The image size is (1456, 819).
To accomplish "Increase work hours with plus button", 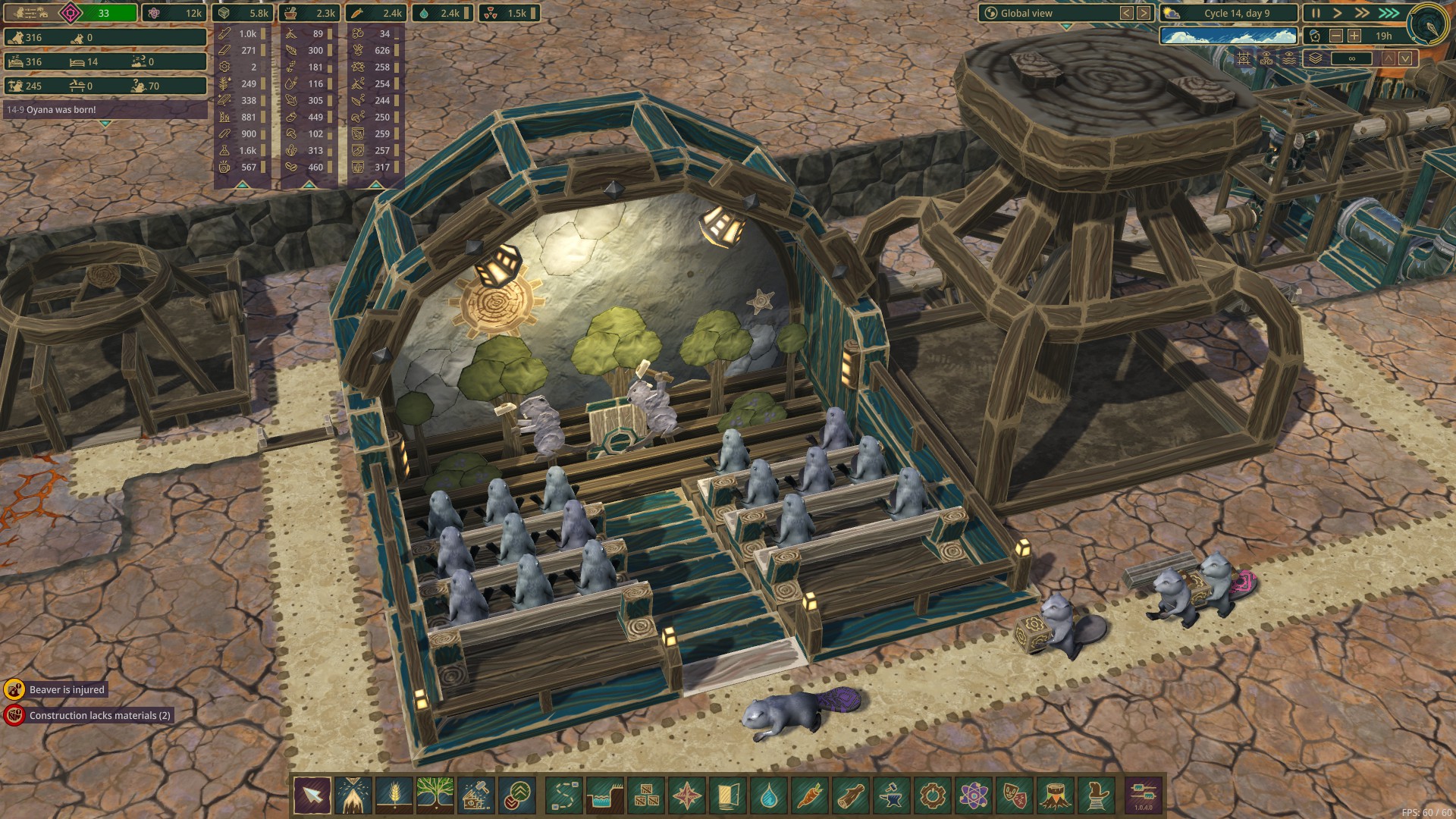I will 1354,36.
